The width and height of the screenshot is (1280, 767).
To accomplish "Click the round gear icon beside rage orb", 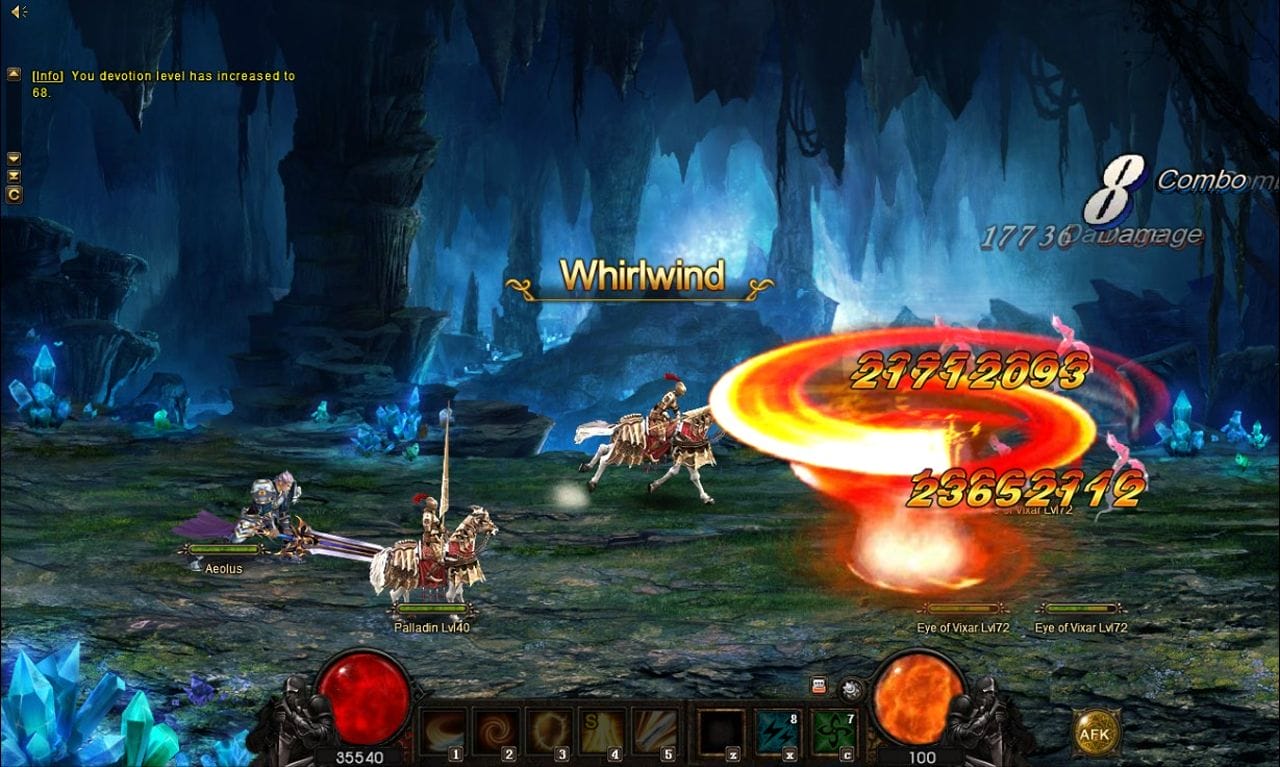I will [851, 688].
